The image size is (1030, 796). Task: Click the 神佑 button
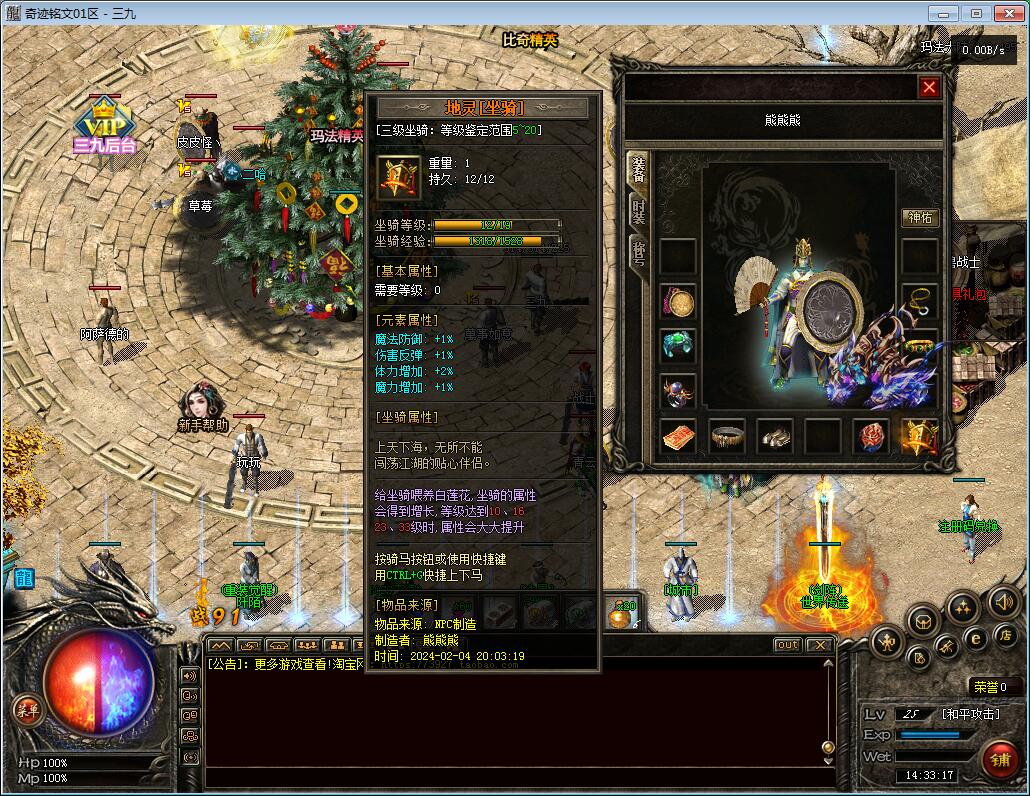[920, 218]
